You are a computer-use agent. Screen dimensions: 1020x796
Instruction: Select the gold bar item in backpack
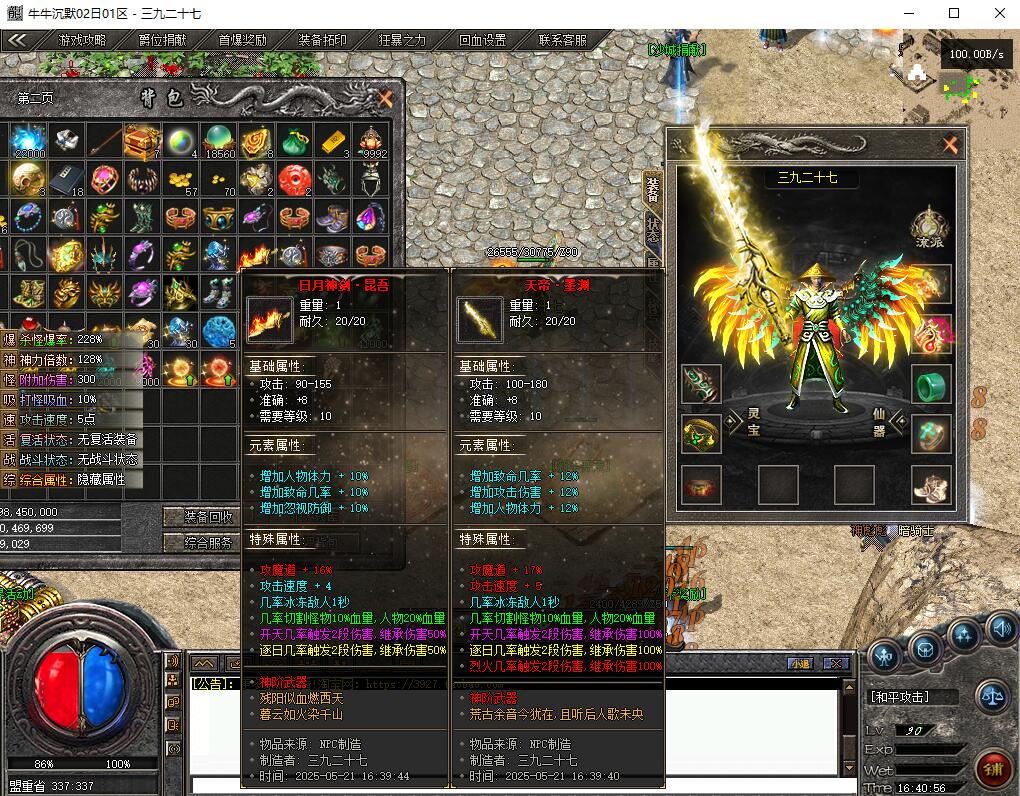click(x=333, y=141)
